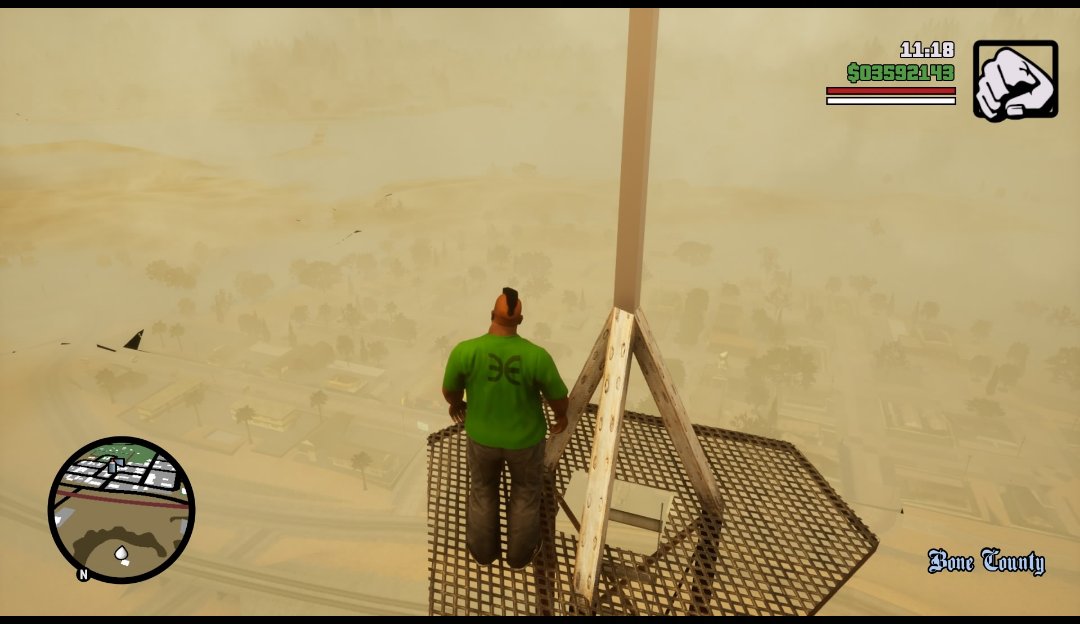Open the circular radar minimap
Screen dimensions: 1080x624
click(121, 510)
